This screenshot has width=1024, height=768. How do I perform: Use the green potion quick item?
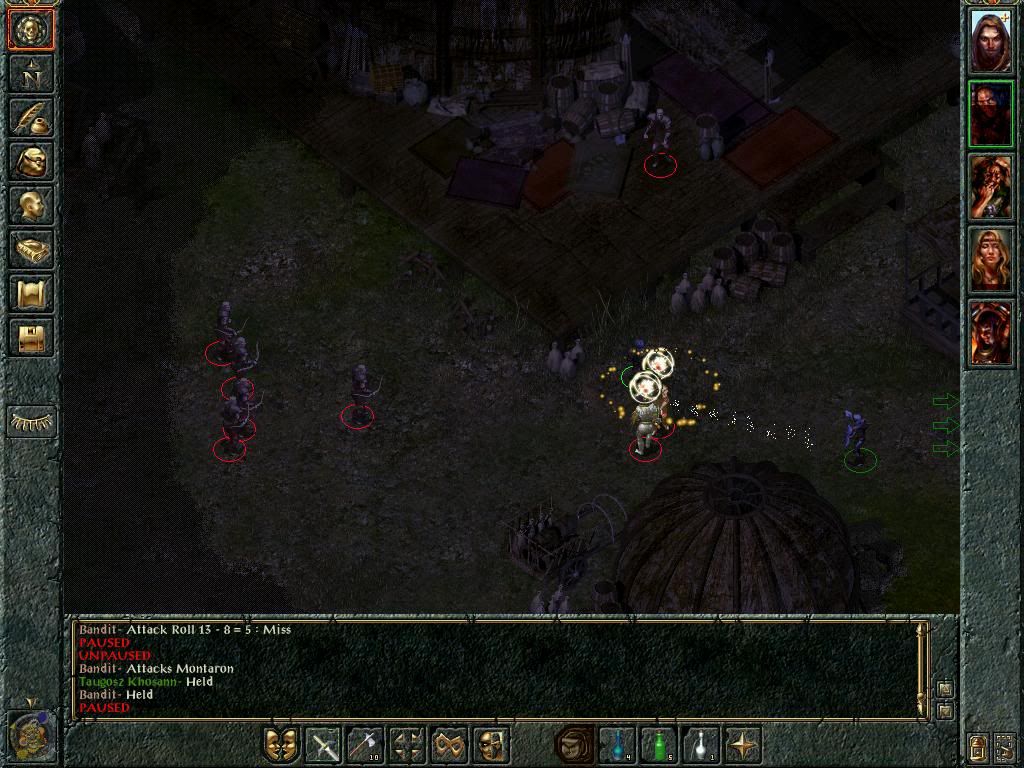[659, 745]
